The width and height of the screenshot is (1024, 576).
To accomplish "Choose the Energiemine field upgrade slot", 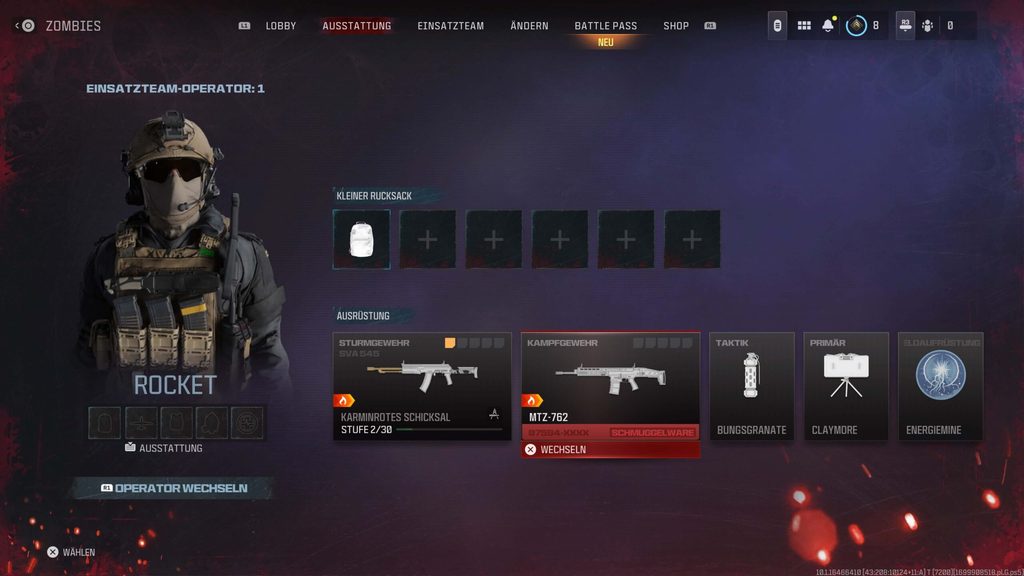I will coord(940,386).
